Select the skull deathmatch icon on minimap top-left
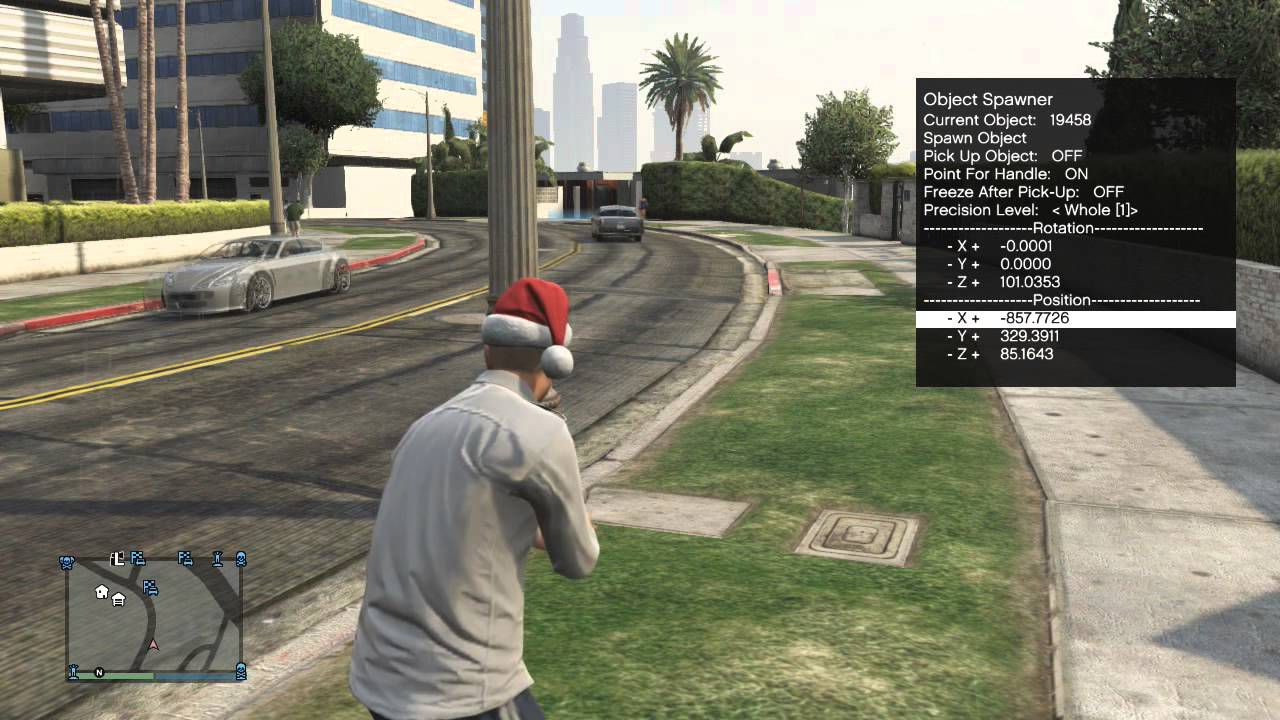1280x720 pixels. coord(67,559)
